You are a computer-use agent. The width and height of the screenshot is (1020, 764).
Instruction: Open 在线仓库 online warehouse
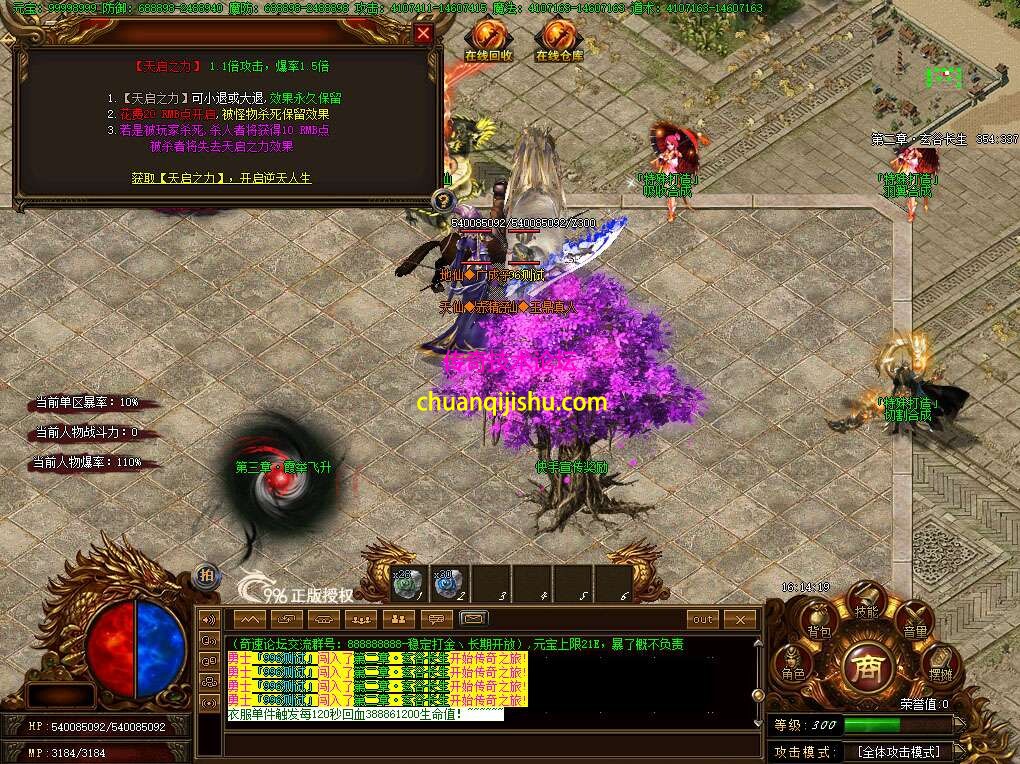point(558,40)
